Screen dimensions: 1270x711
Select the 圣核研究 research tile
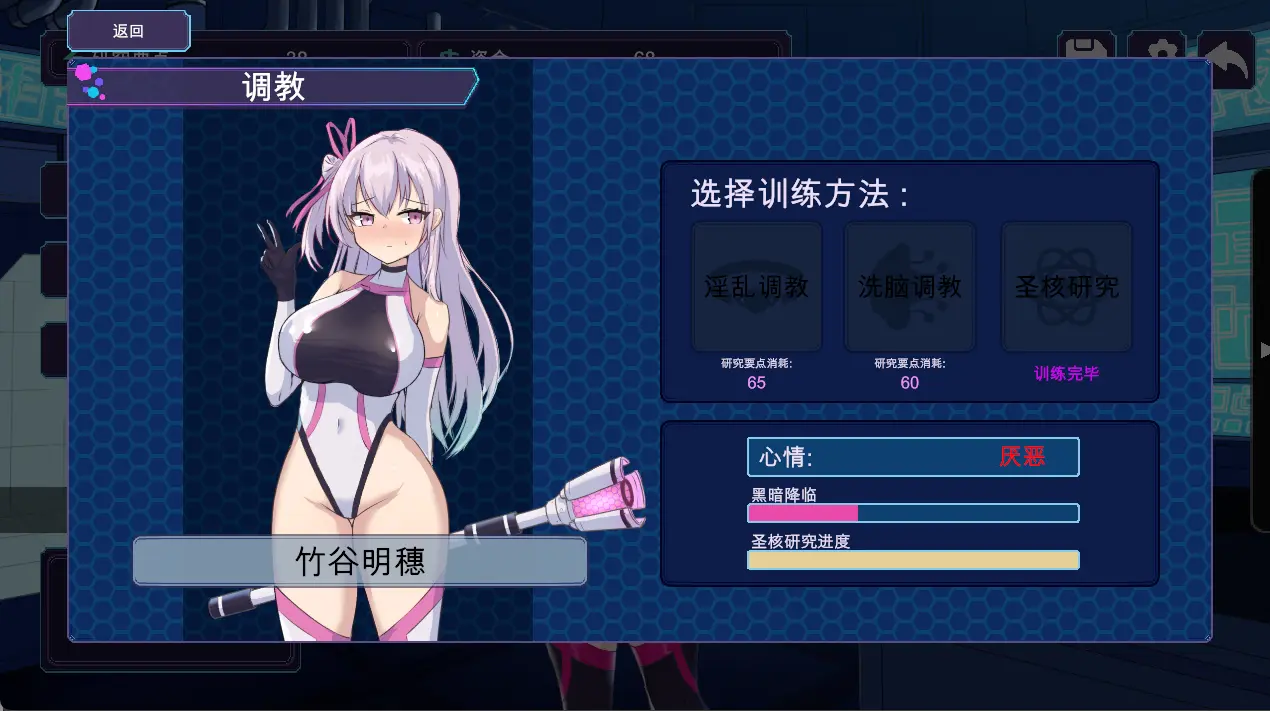pos(1066,287)
